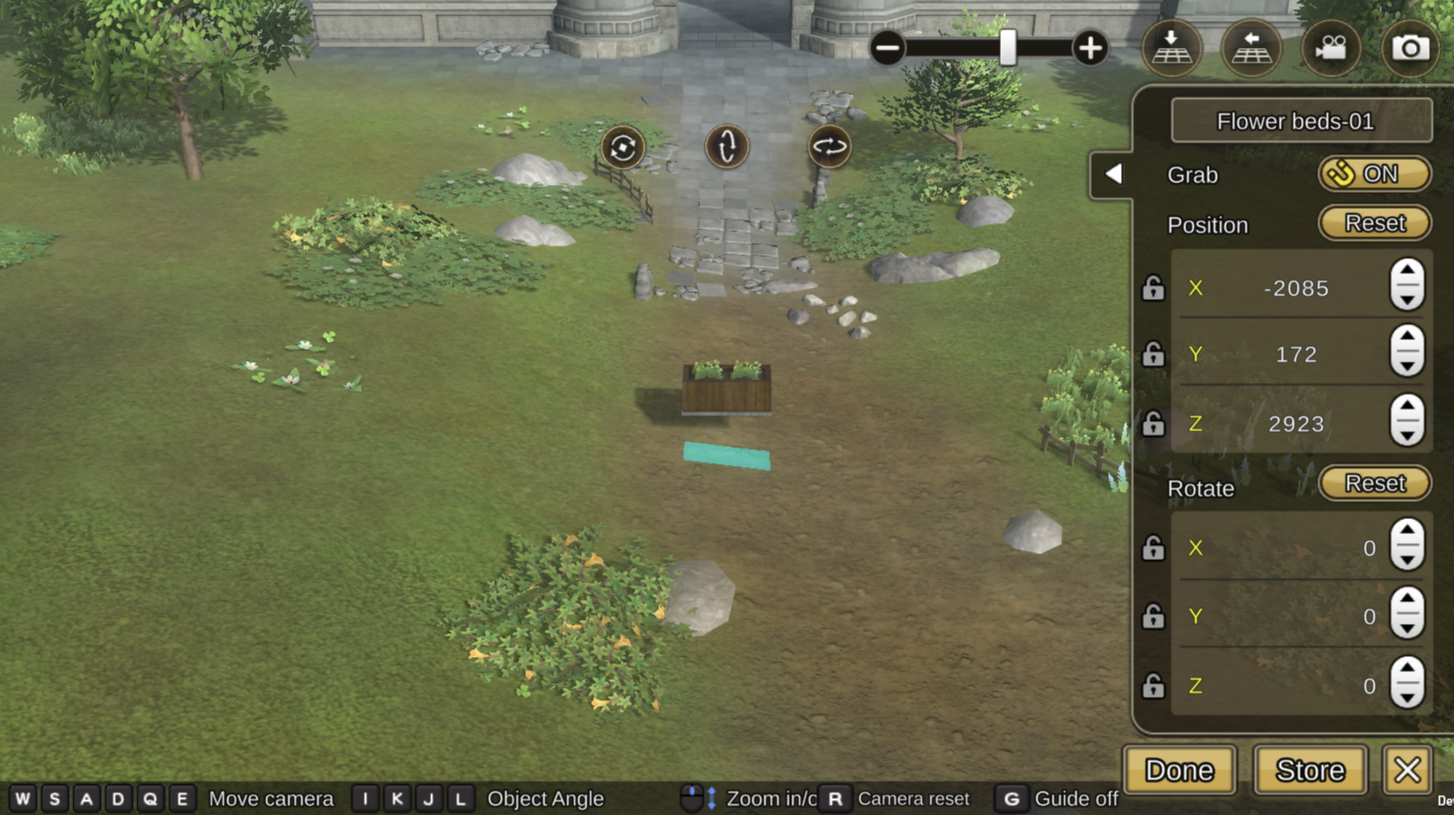Click the grid left-arrow snap icon
The width and height of the screenshot is (1454, 815).
[1251, 48]
